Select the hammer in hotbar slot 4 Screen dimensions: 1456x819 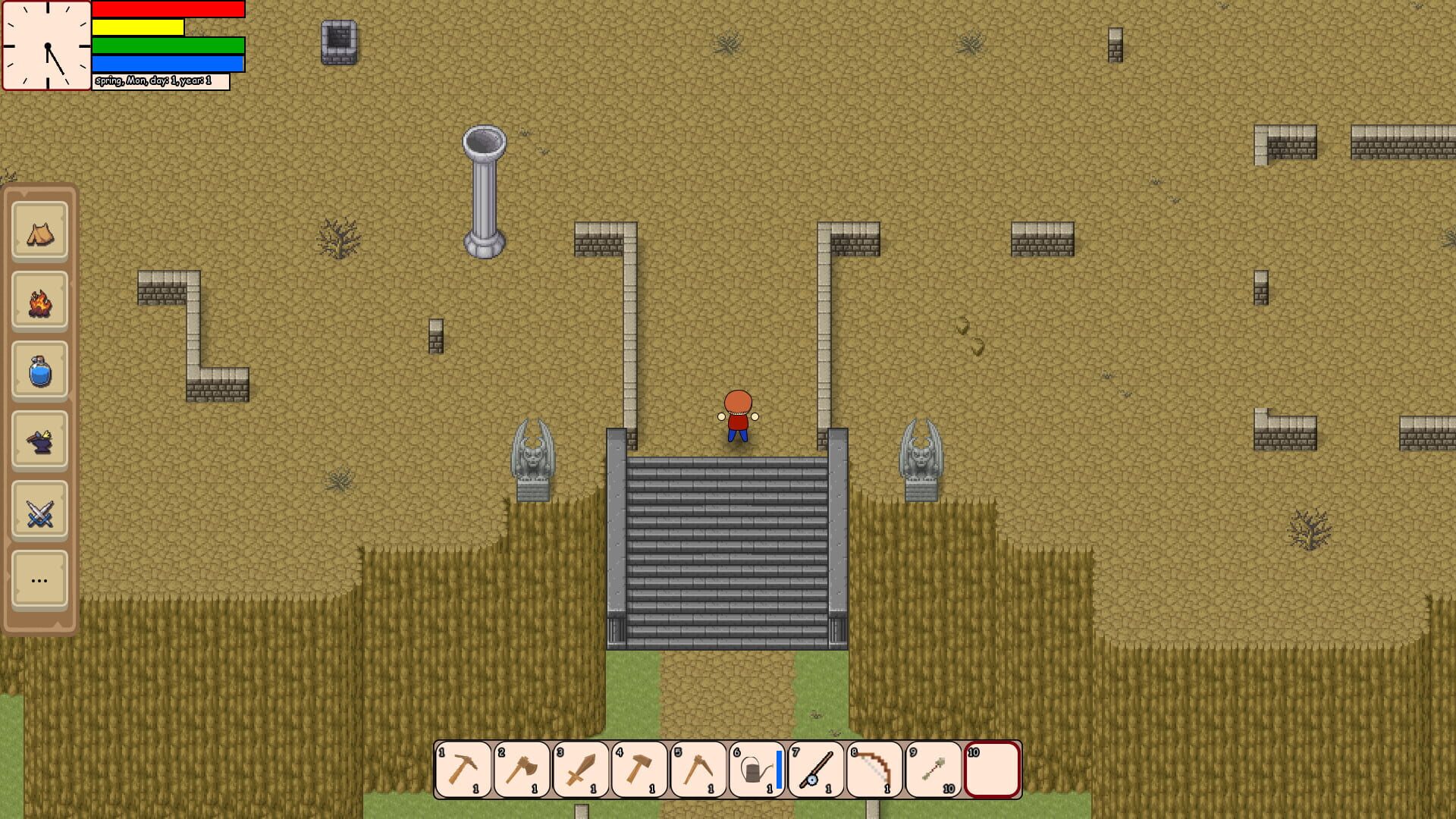[639, 770]
